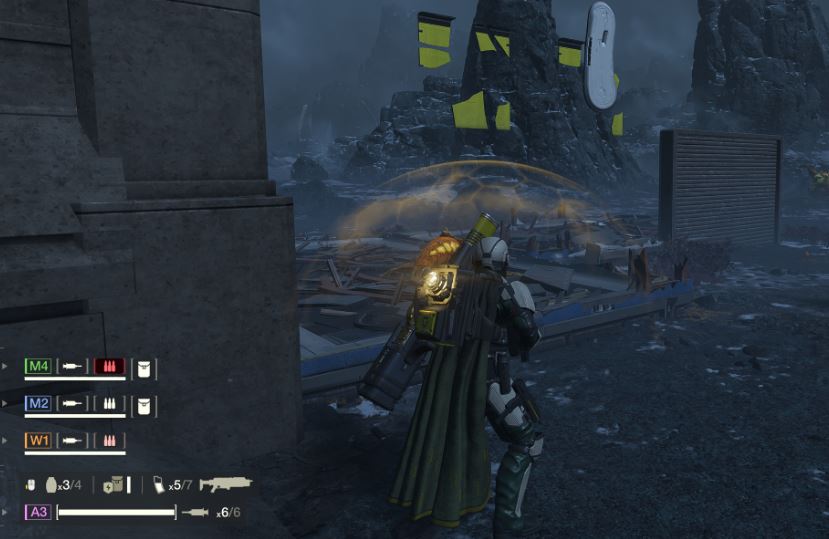Select the green M4 squad member tag

point(38,366)
